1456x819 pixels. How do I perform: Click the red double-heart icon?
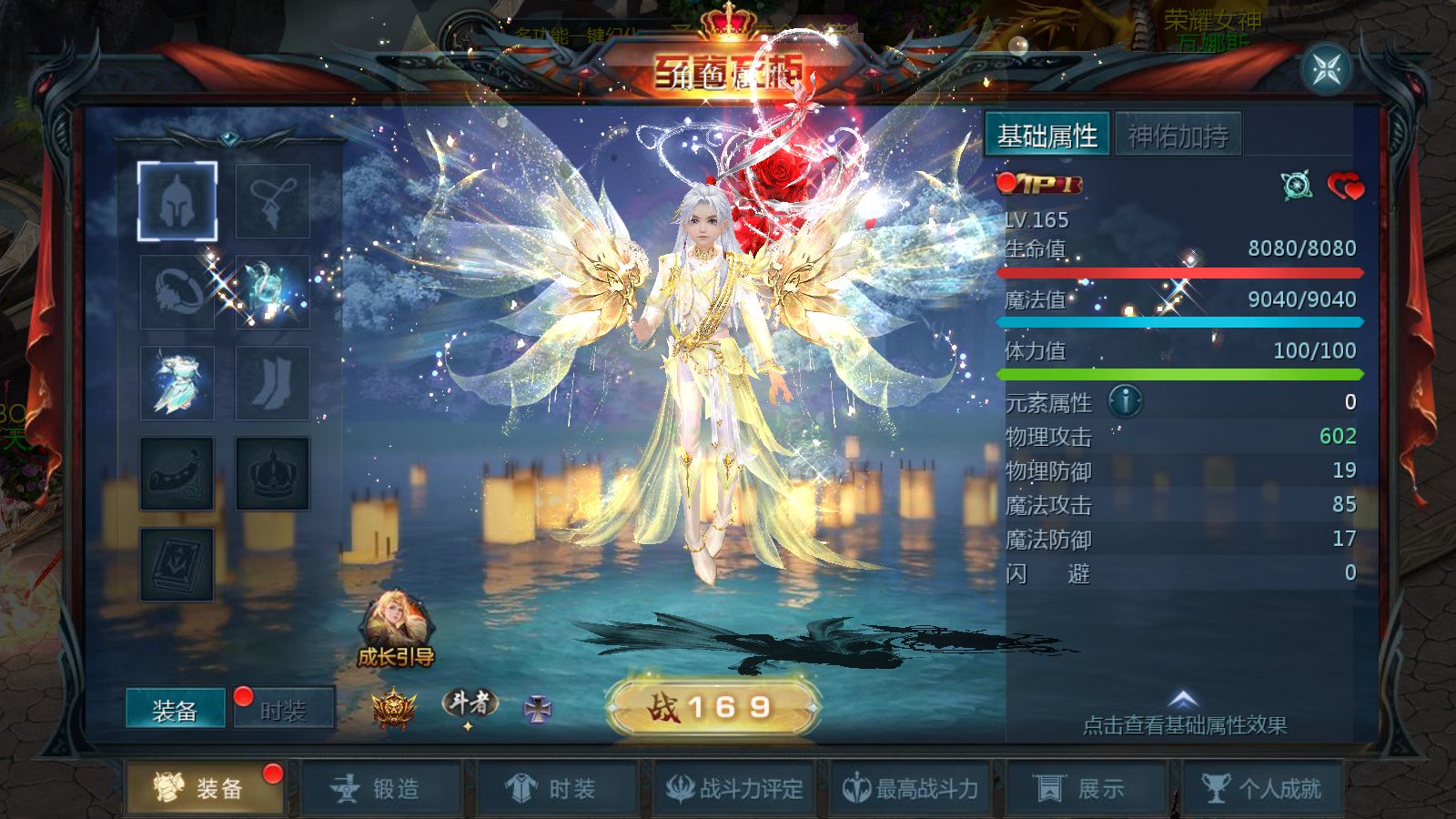1345,187
